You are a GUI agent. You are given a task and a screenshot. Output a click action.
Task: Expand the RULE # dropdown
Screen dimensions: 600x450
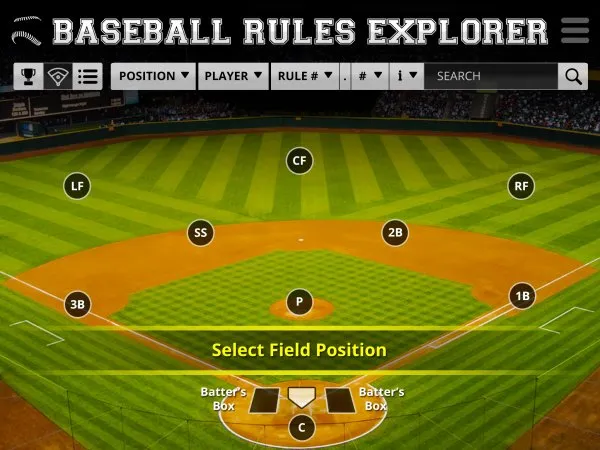tap(304, 76)
